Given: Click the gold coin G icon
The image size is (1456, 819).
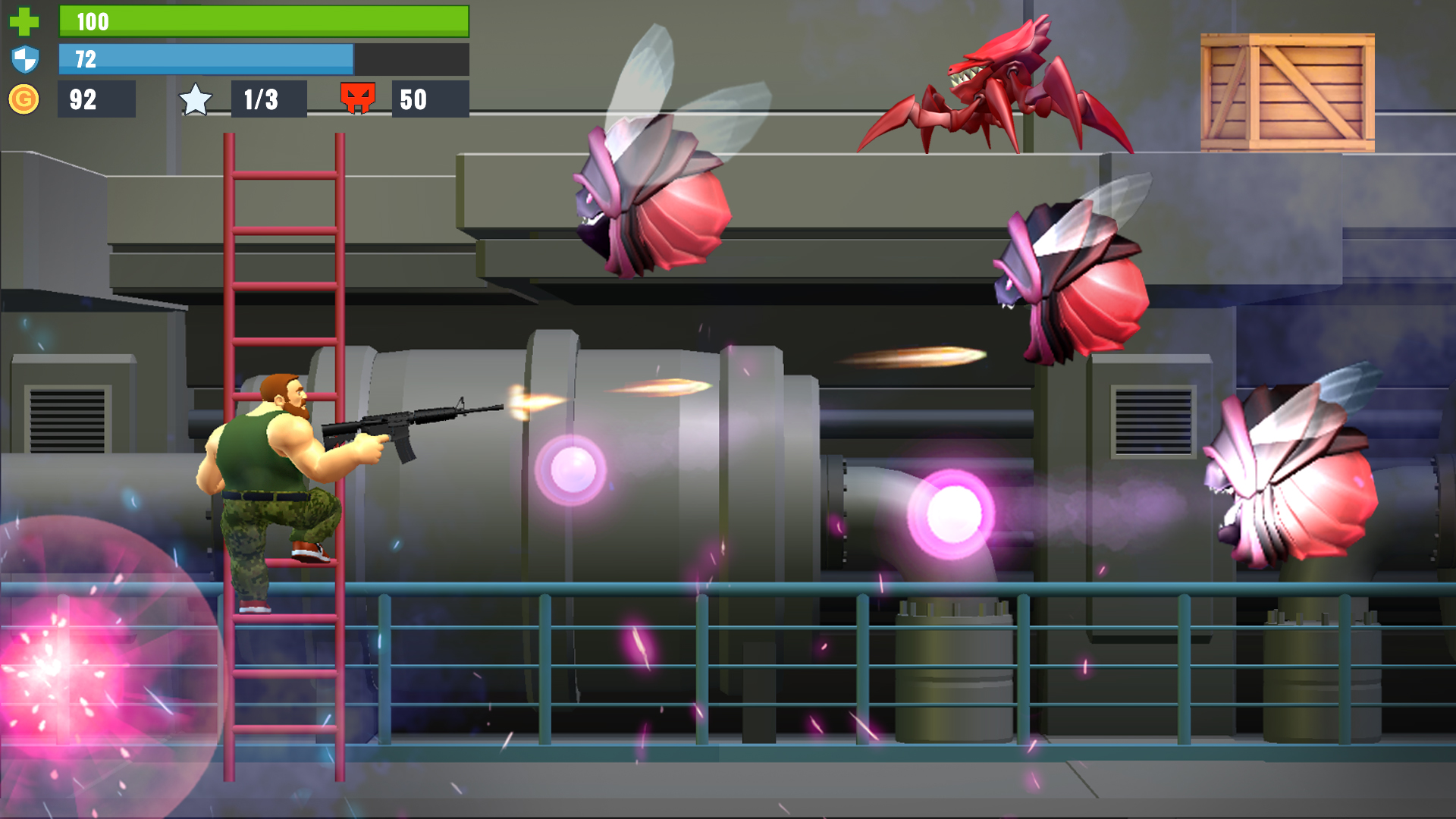Looking at the screenshot, I should (25, 97).
